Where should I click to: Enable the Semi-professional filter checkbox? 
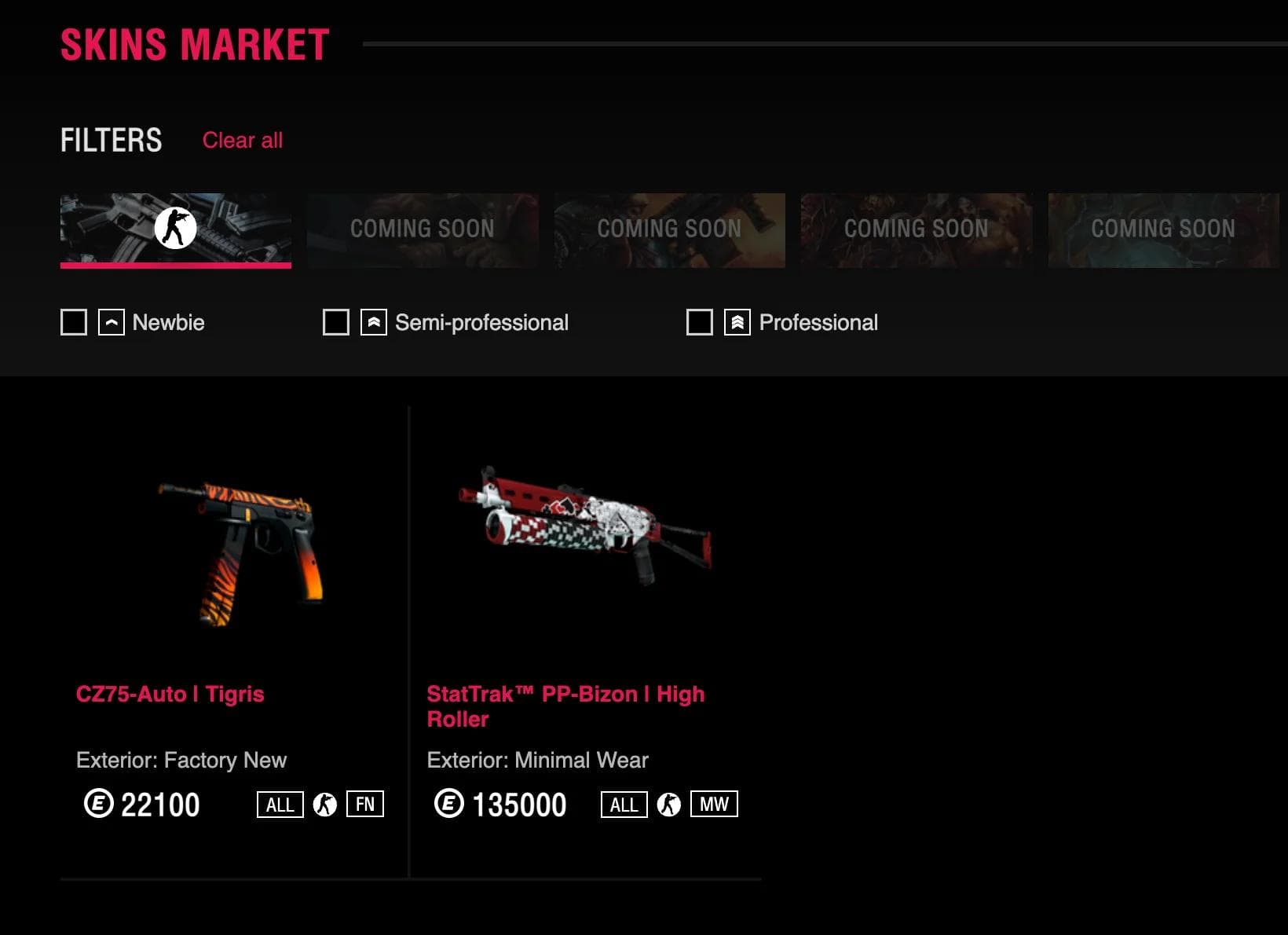tap(336, 322)
